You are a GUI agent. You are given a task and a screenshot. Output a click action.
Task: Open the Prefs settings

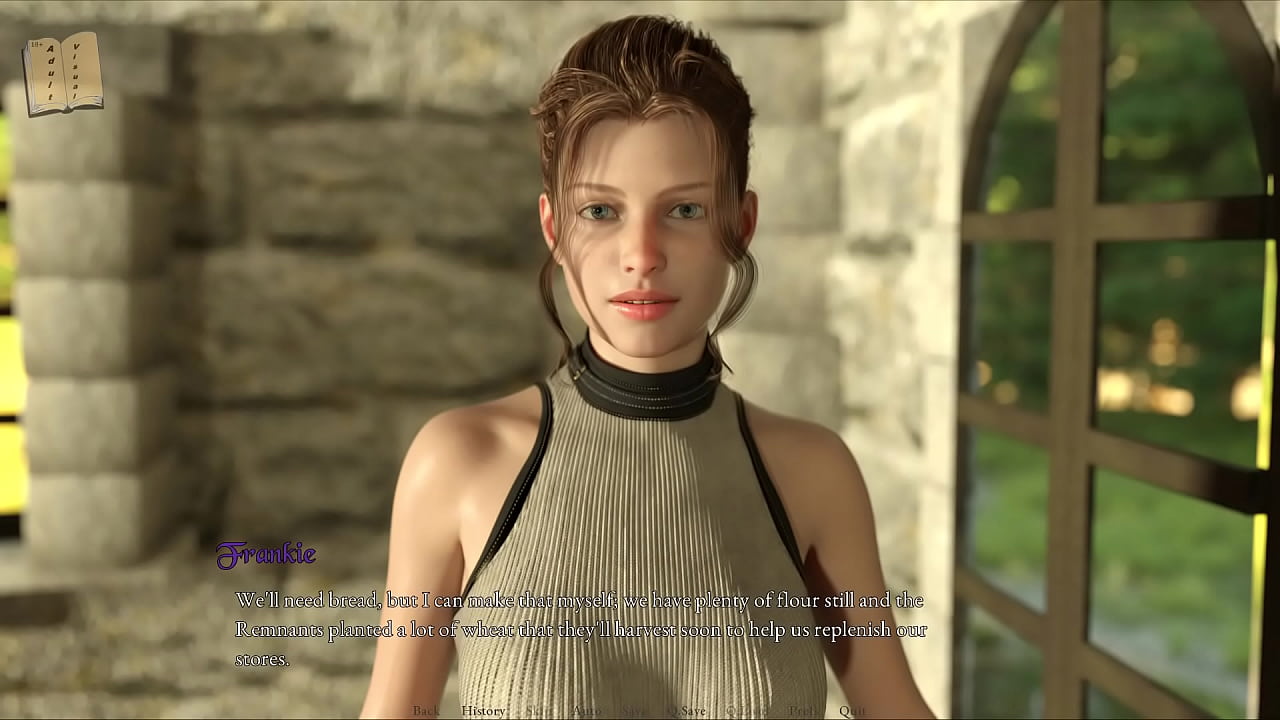[x=803, y=711]
